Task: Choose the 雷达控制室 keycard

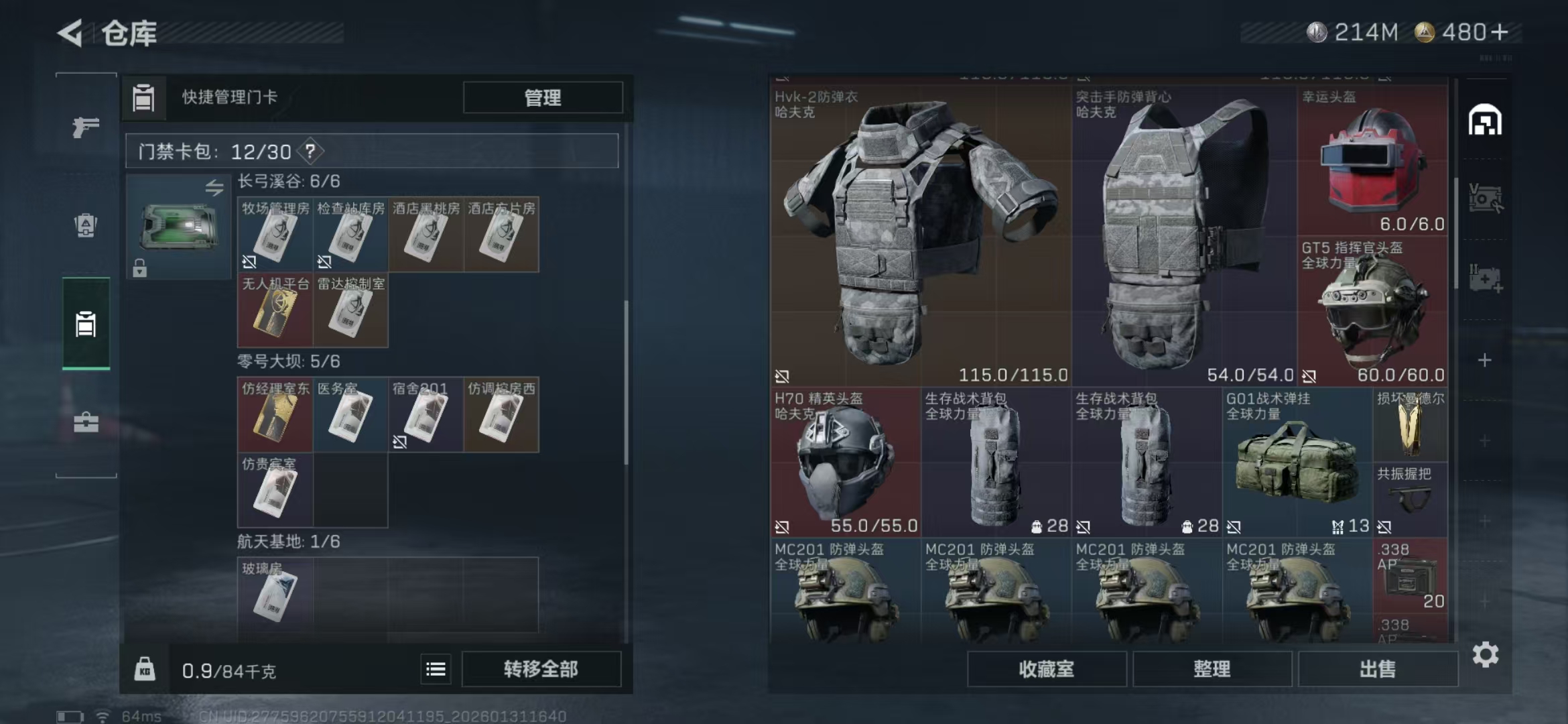Action: click(x=350, y=310)
